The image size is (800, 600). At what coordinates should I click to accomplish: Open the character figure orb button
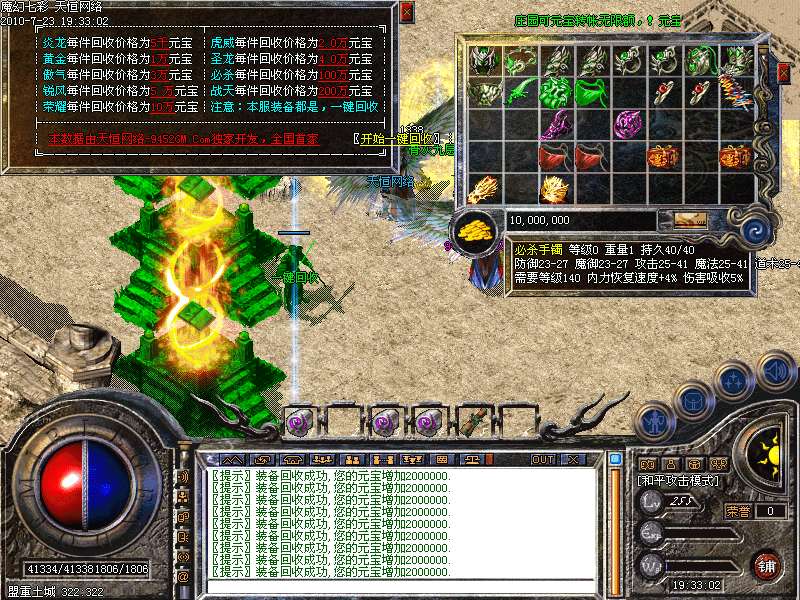656,423
